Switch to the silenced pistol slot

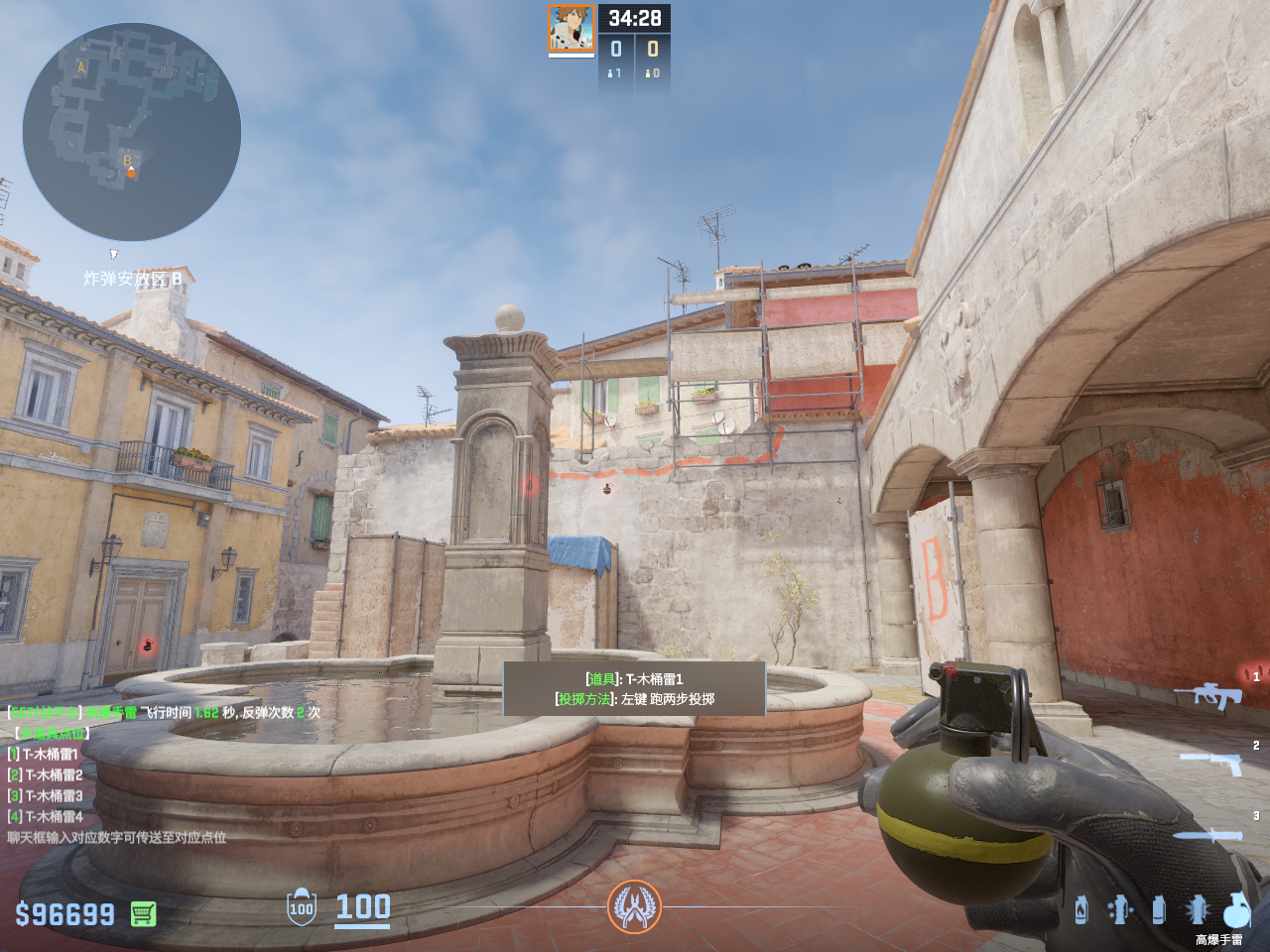tap(1212, 762)
